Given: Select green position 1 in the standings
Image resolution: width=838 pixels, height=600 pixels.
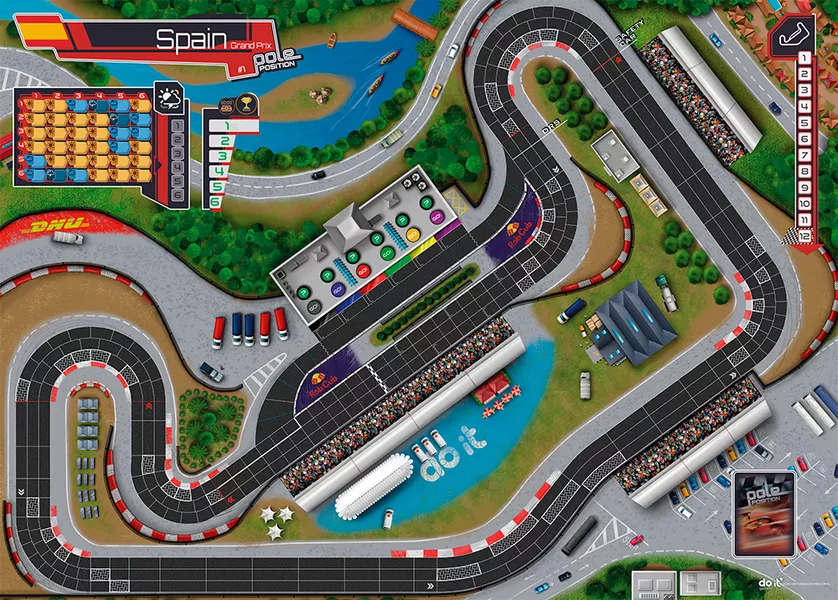Looking at the screenshot, I should coord(226,127).
